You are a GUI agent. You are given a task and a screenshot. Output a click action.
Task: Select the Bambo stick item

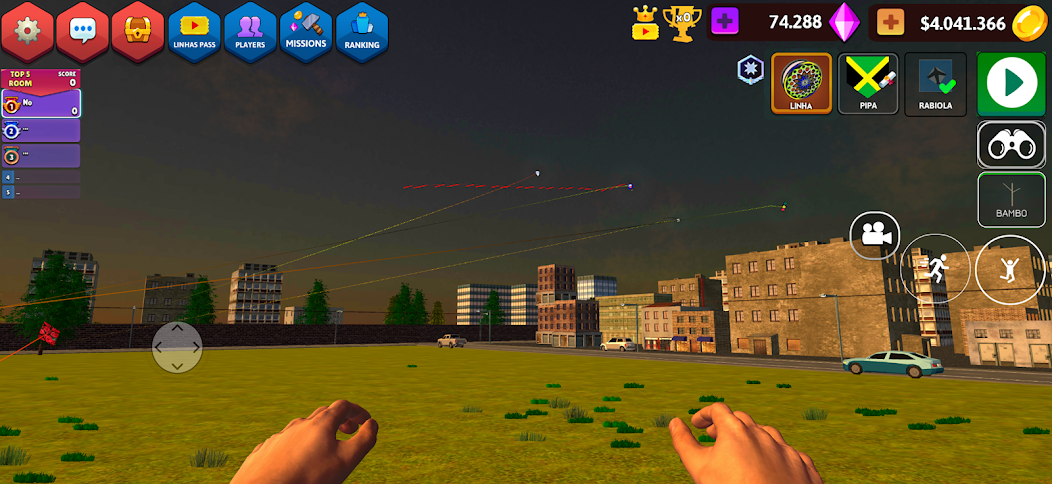pos(1011,199)
